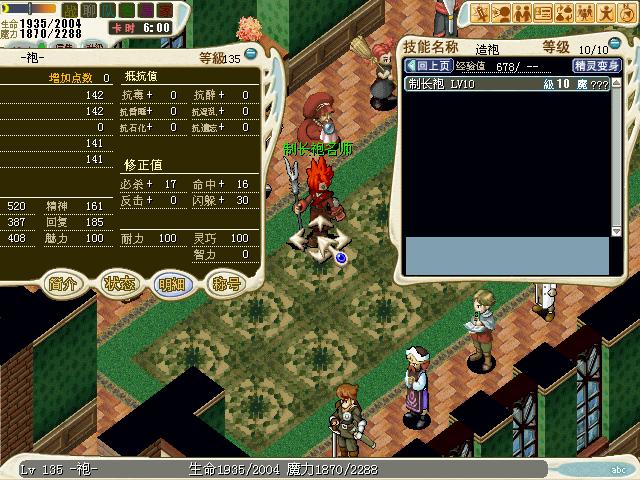Activate the 精灵变身 button
640x480 pixels.
596,66
